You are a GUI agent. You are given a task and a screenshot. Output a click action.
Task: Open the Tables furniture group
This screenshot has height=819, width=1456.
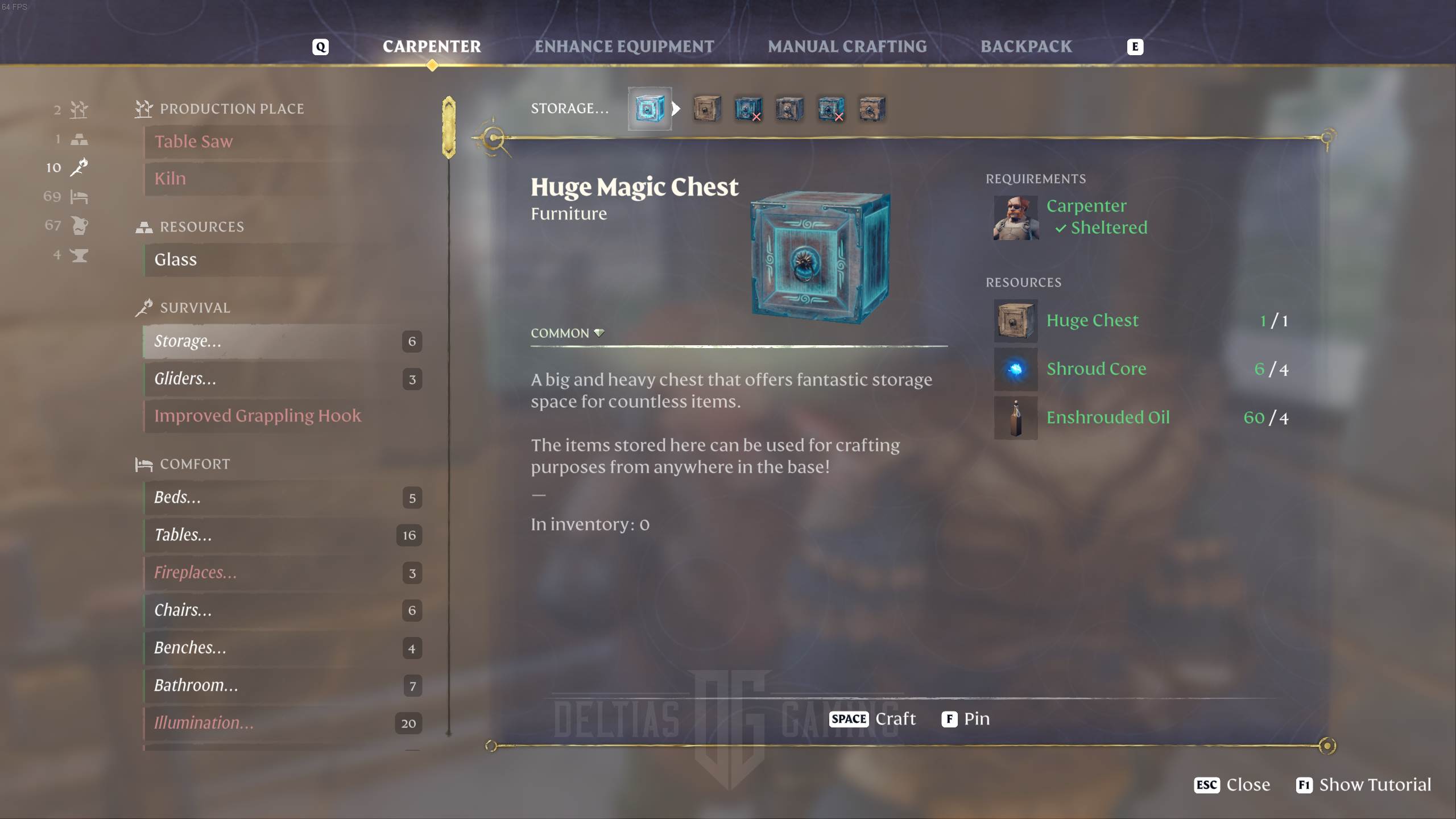[183, 535]
